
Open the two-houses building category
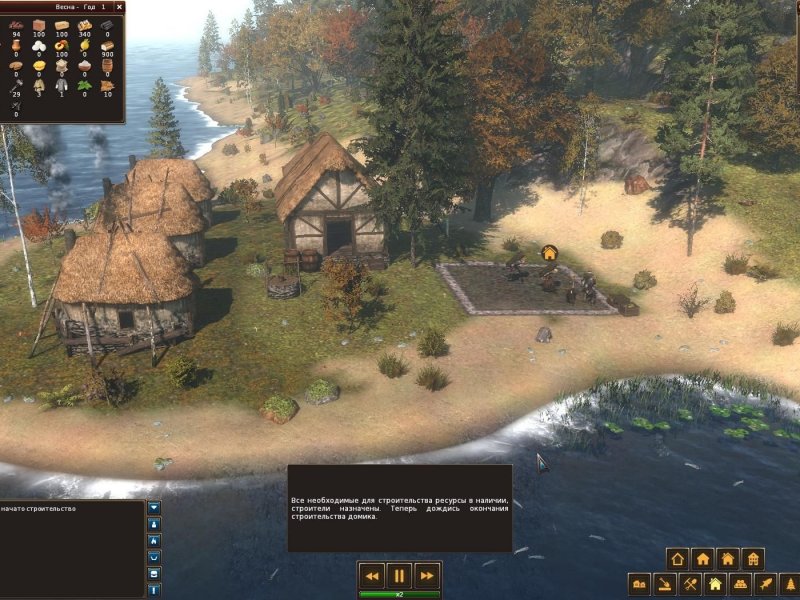tap(640, 583)
